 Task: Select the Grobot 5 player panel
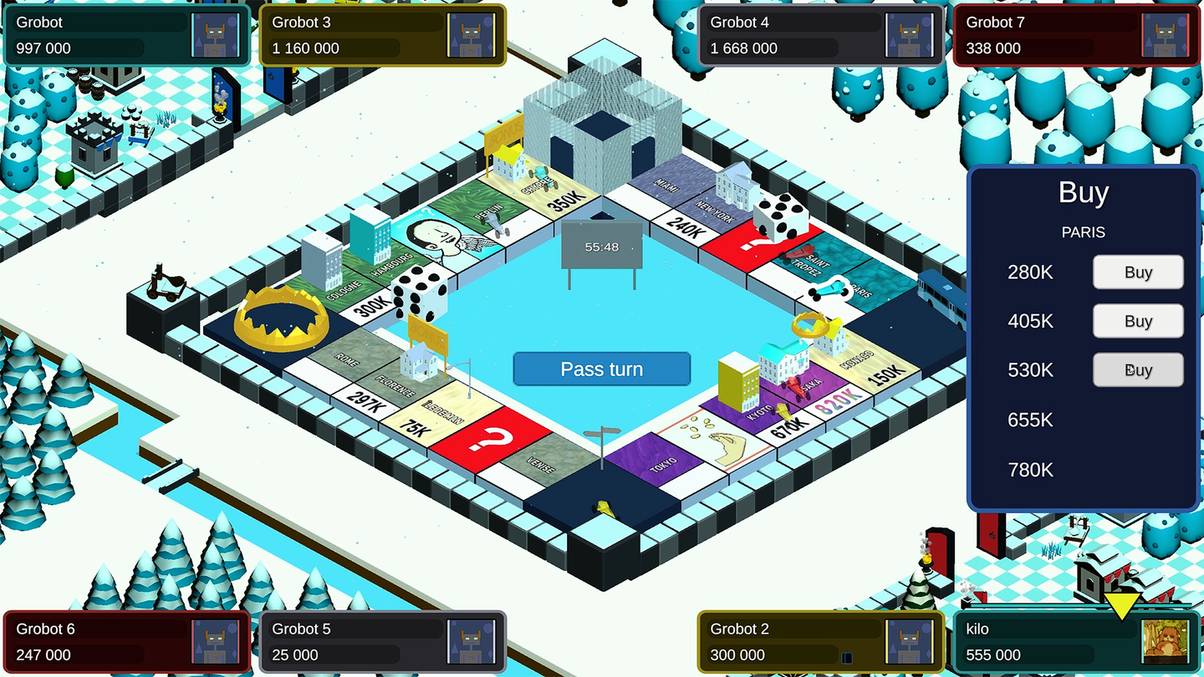point(382,642)
